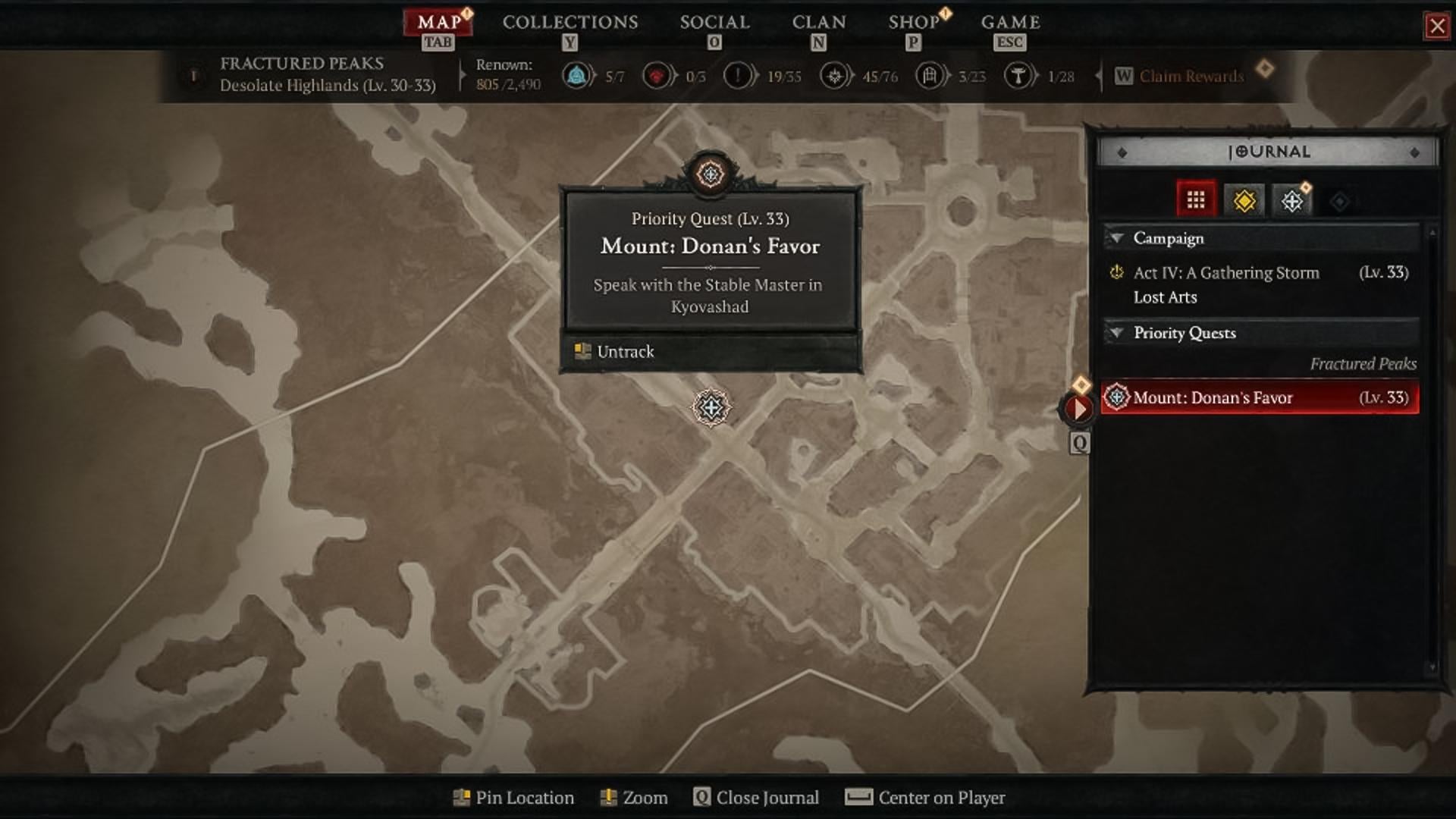The width and height of the screenshot is (1456, 819).
Task: Select Act IV: A Gathering Storm quest
Action: (1225, 273)
